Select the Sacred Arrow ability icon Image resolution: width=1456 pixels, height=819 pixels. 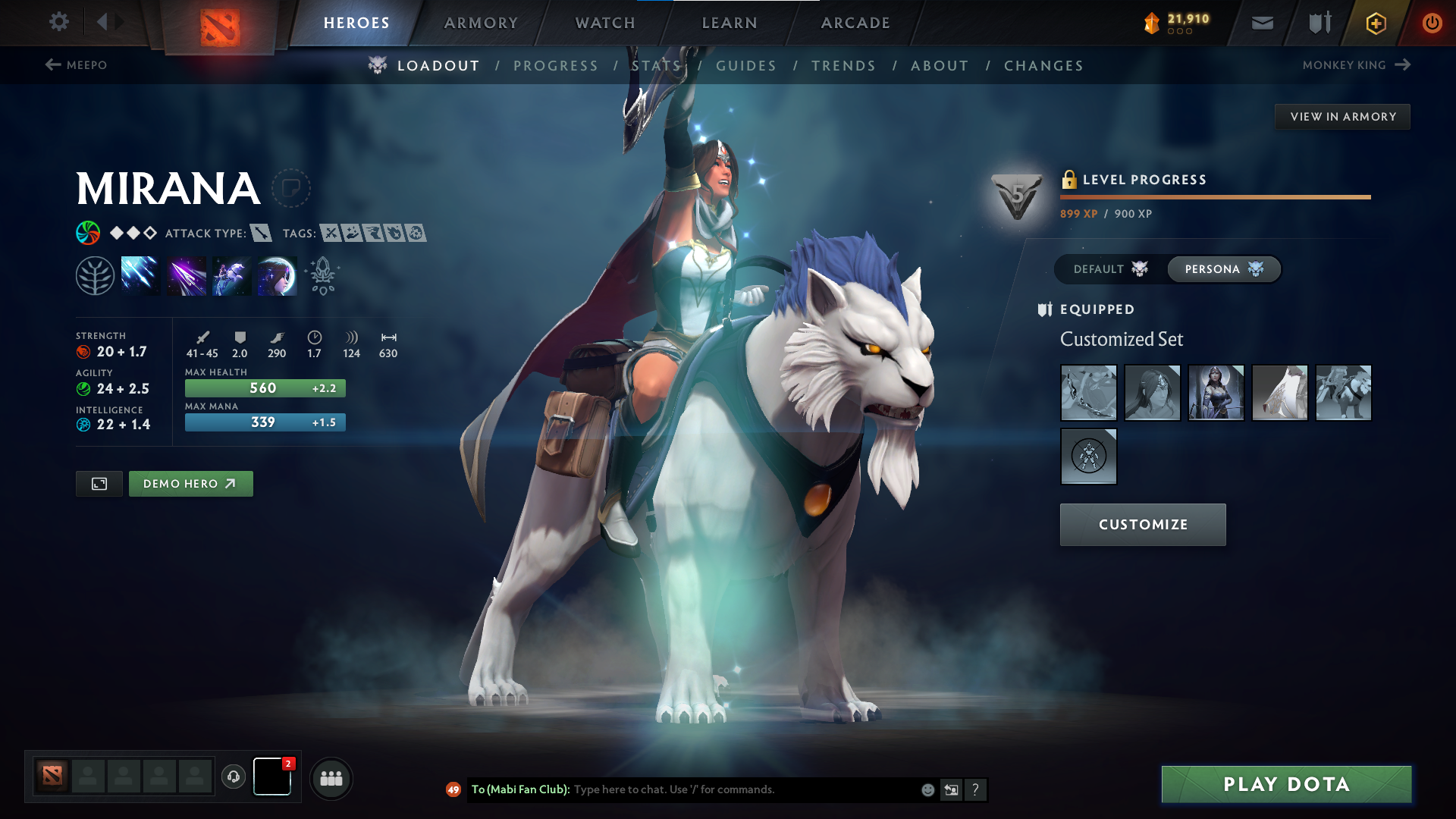[187, 275]
